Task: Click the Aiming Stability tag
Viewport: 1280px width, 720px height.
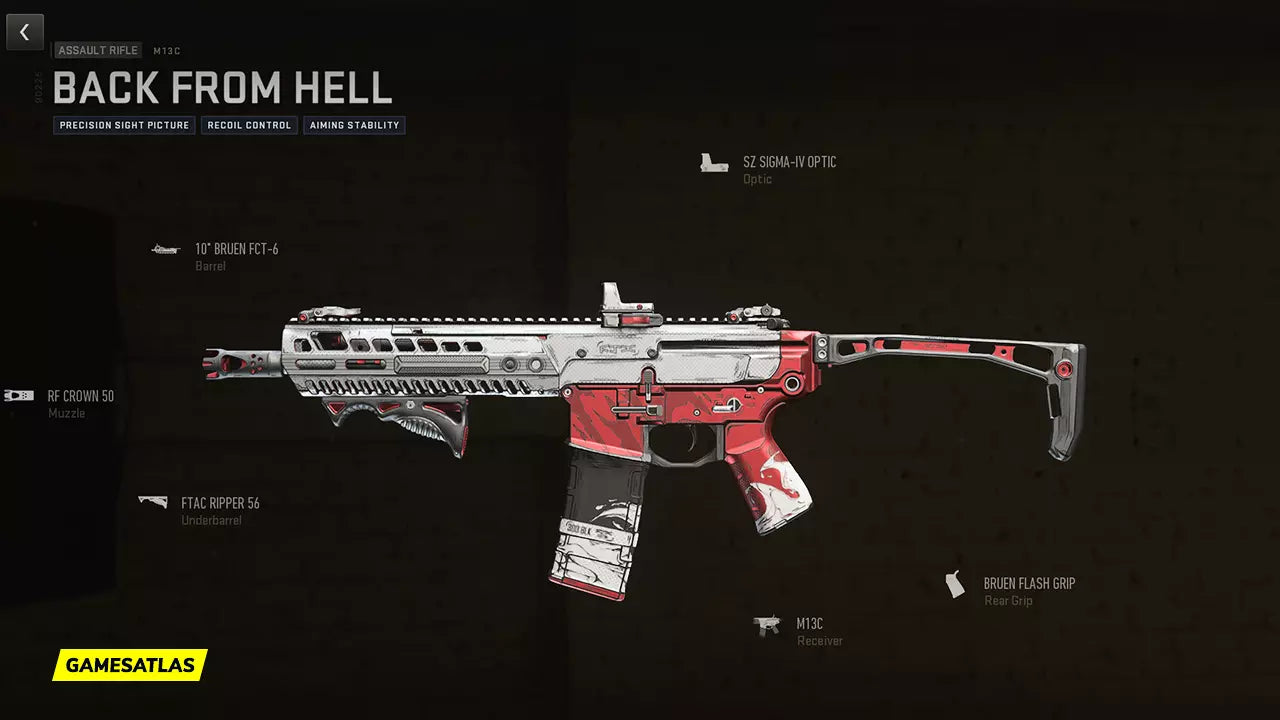Action: tap(354, 126)
